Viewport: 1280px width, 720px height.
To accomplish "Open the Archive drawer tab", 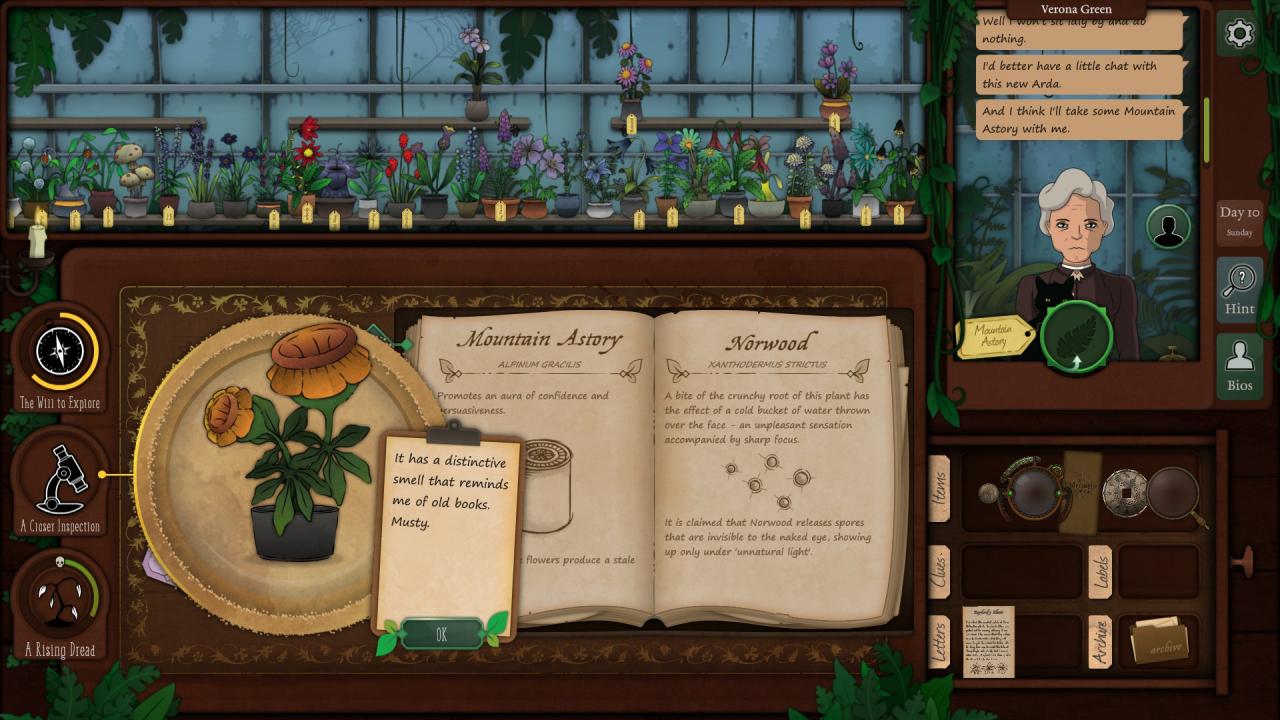I will point(1099,640).
